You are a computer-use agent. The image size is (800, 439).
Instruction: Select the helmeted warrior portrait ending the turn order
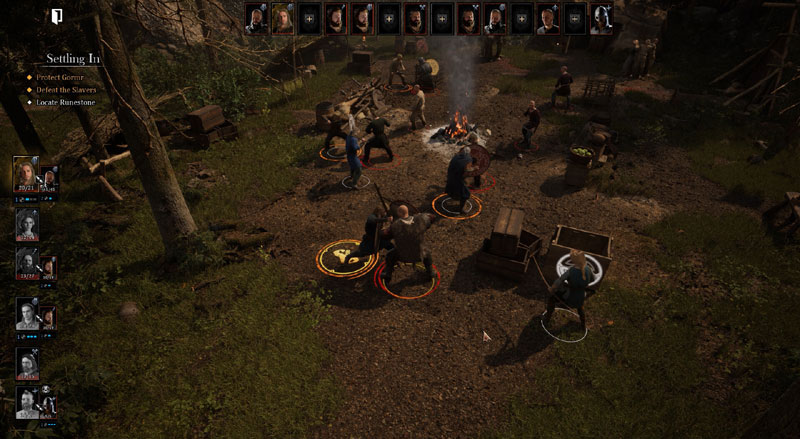coord(600,19)
